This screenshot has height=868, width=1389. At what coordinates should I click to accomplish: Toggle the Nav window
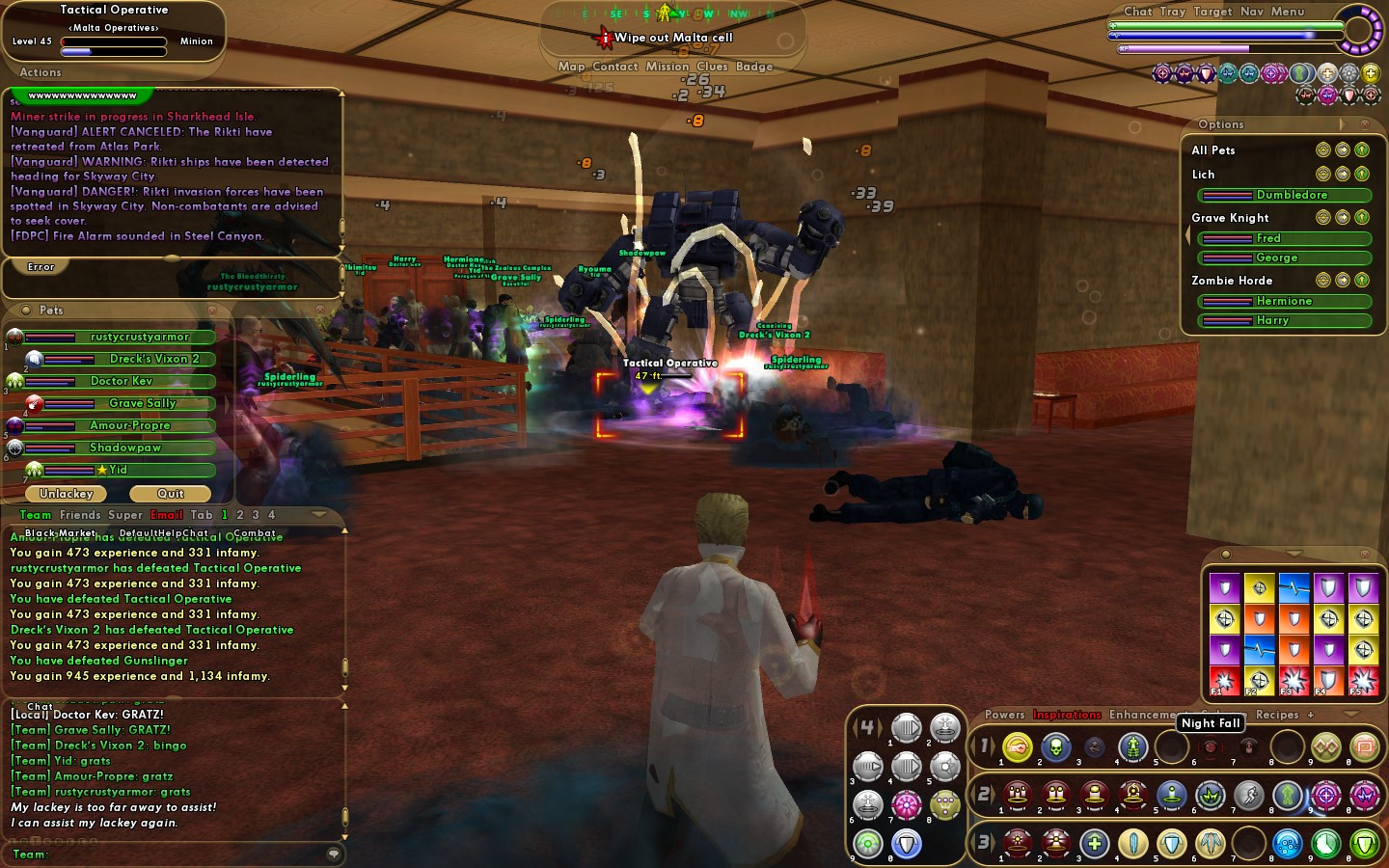click(1251, 12)
